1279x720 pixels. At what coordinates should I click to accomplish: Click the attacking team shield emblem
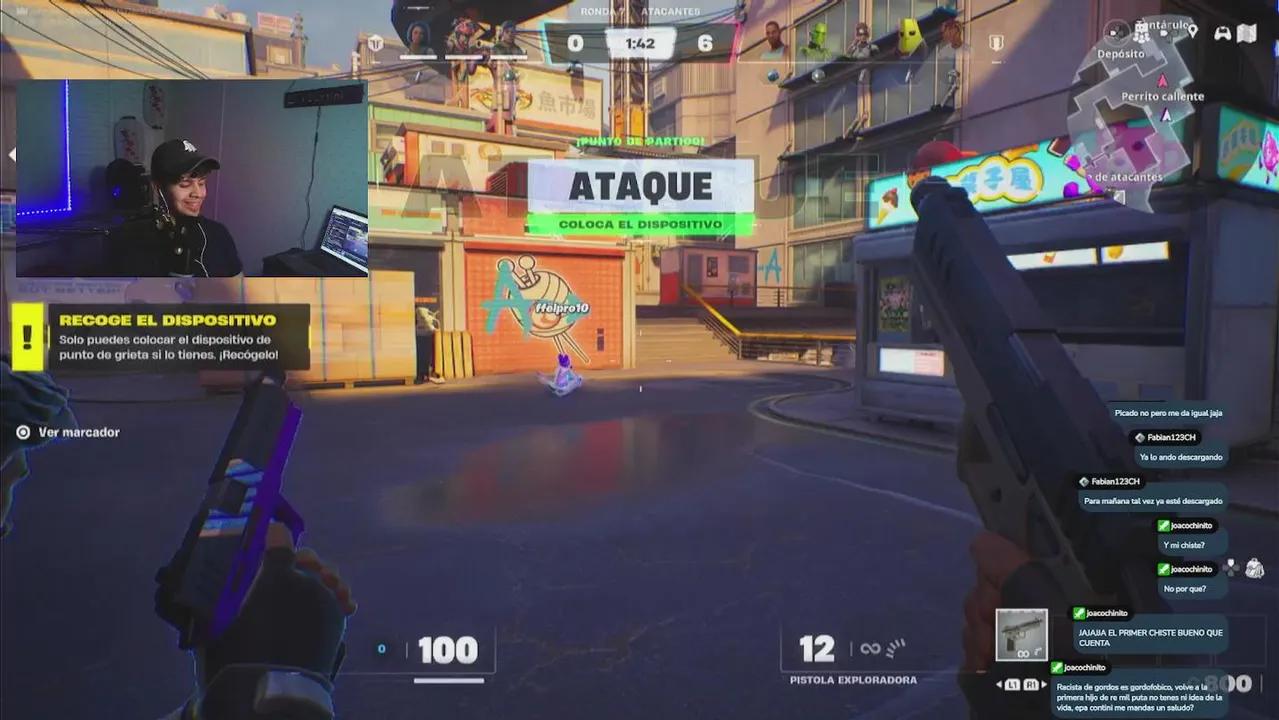[x=375, y=43]
